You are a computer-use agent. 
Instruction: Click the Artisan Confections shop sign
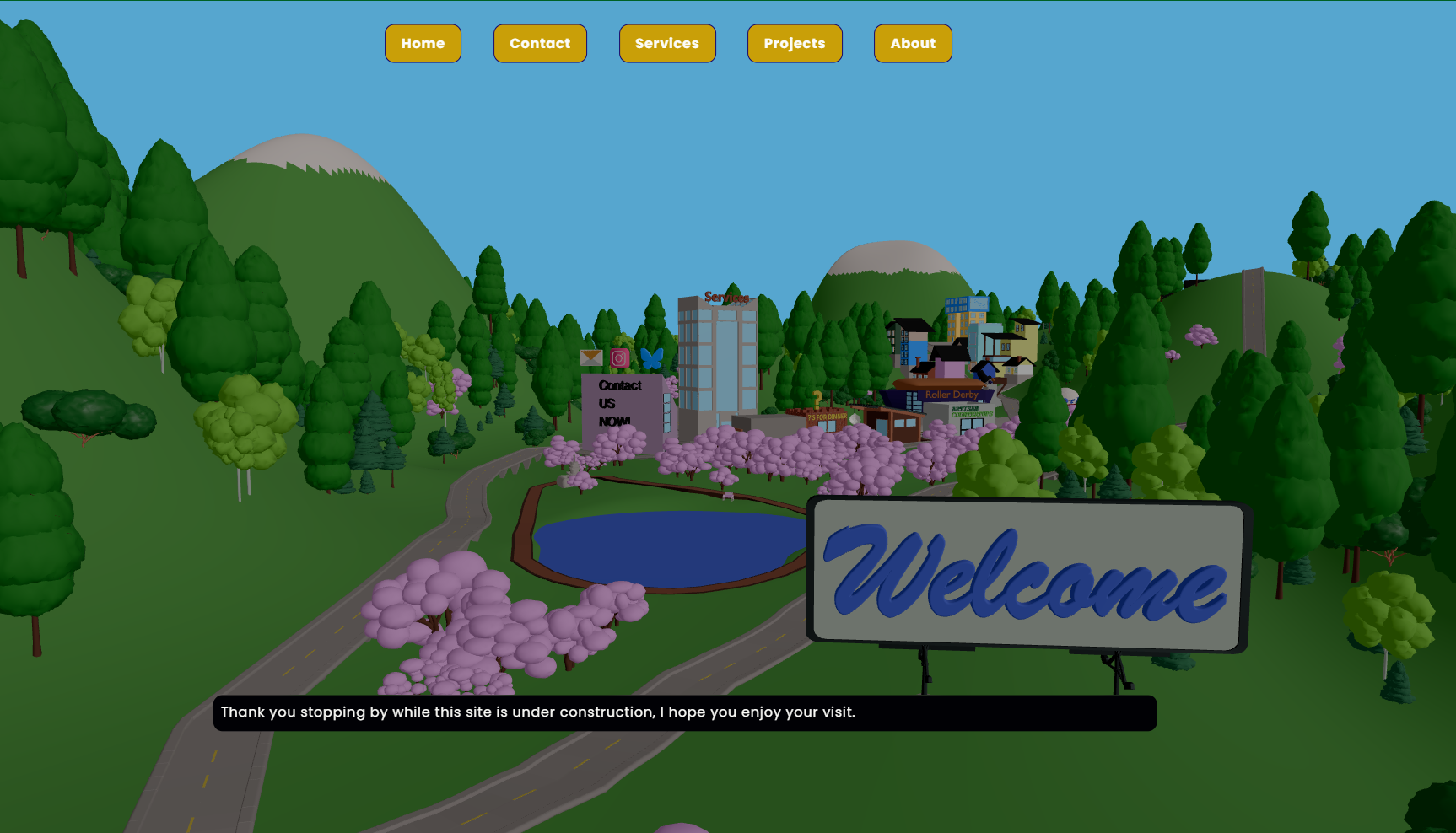[972, 411]
